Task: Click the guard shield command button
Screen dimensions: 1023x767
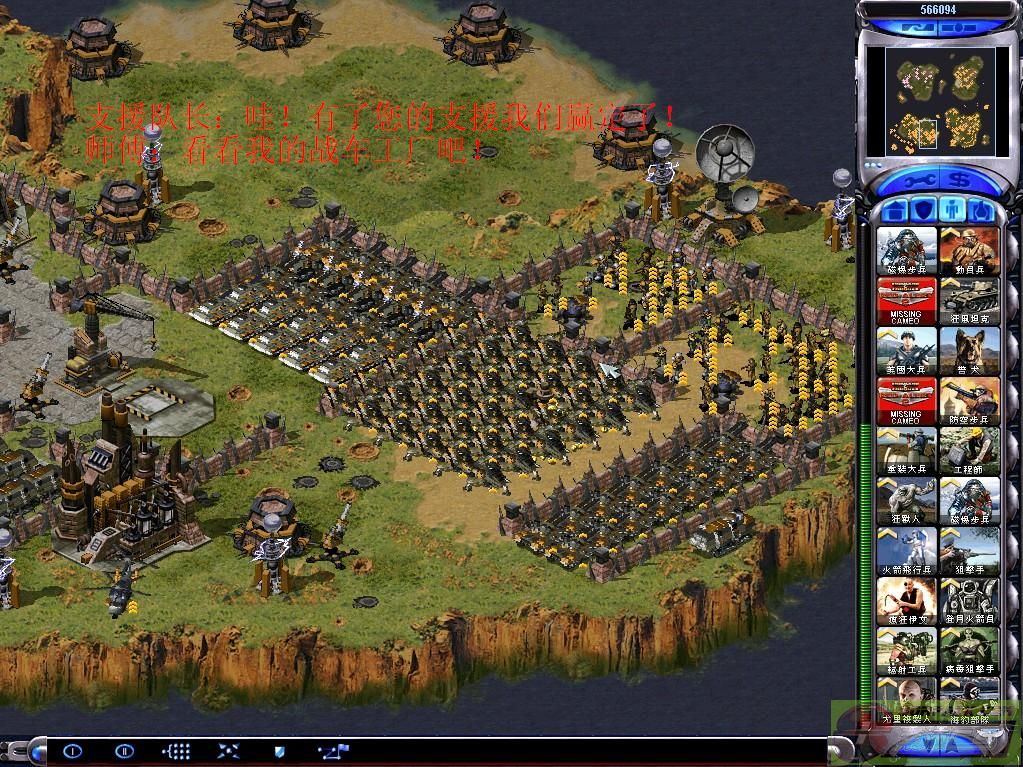Action: click(279, 750)
